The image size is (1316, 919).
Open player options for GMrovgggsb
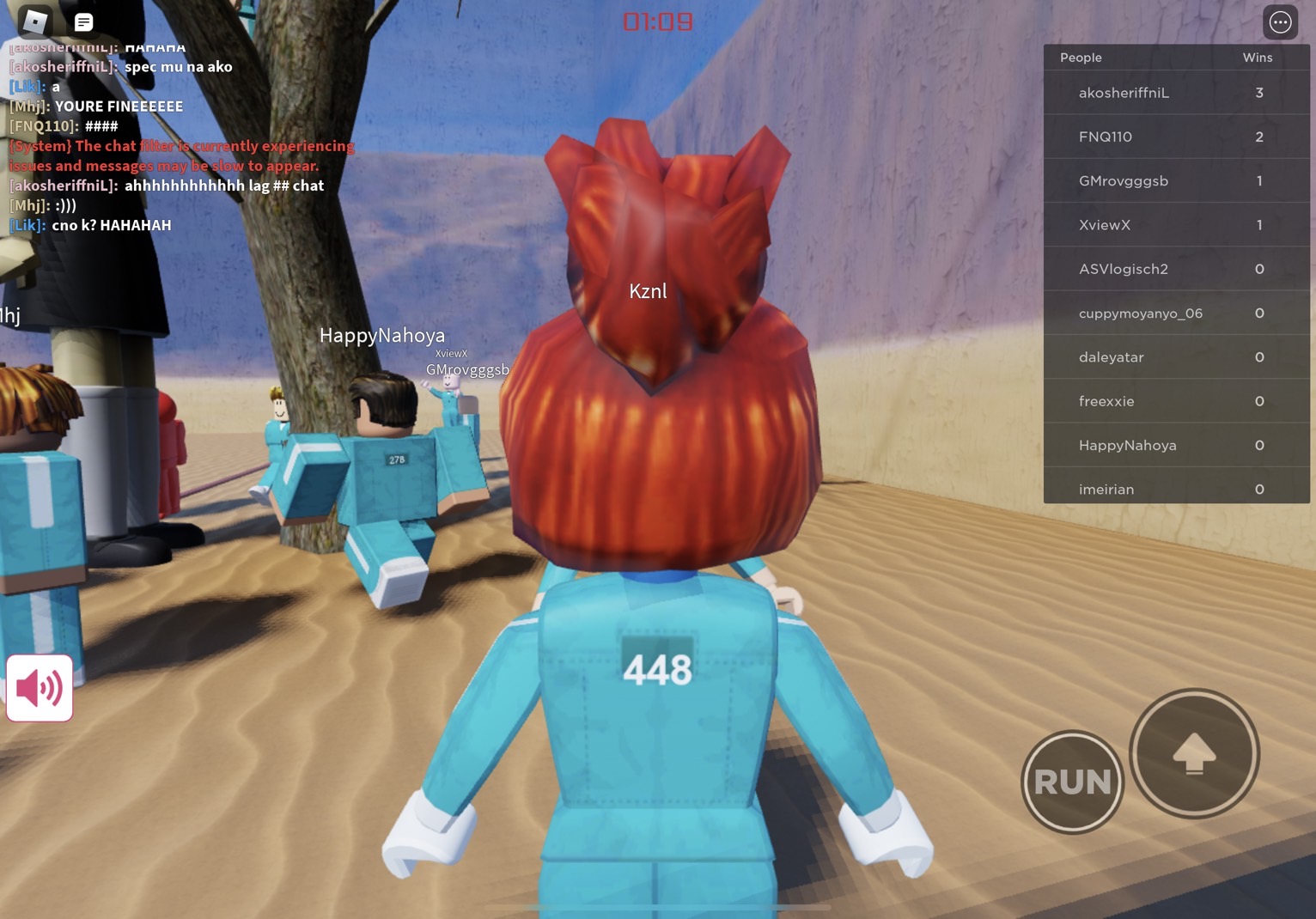point(1124,180)
